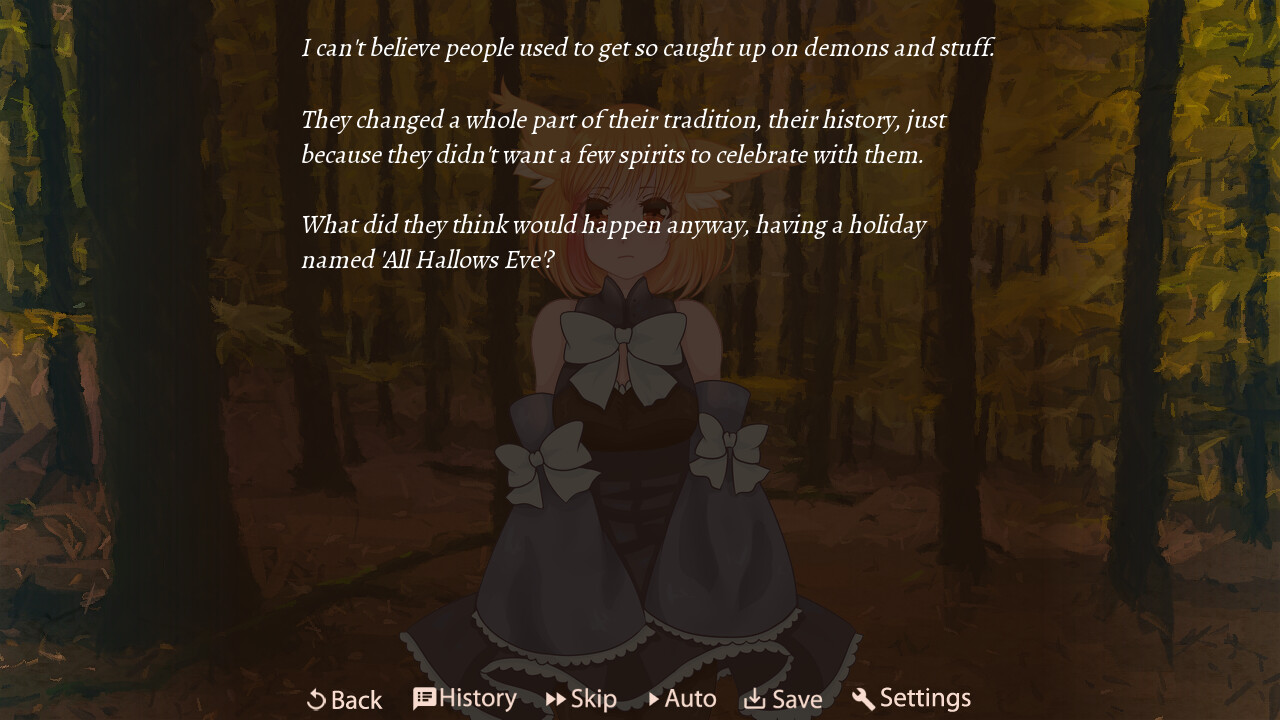The width and height of the screenshot is (1280, 720).
Task: Enable Auto-advance reading mode
Action: pos(682,699)
